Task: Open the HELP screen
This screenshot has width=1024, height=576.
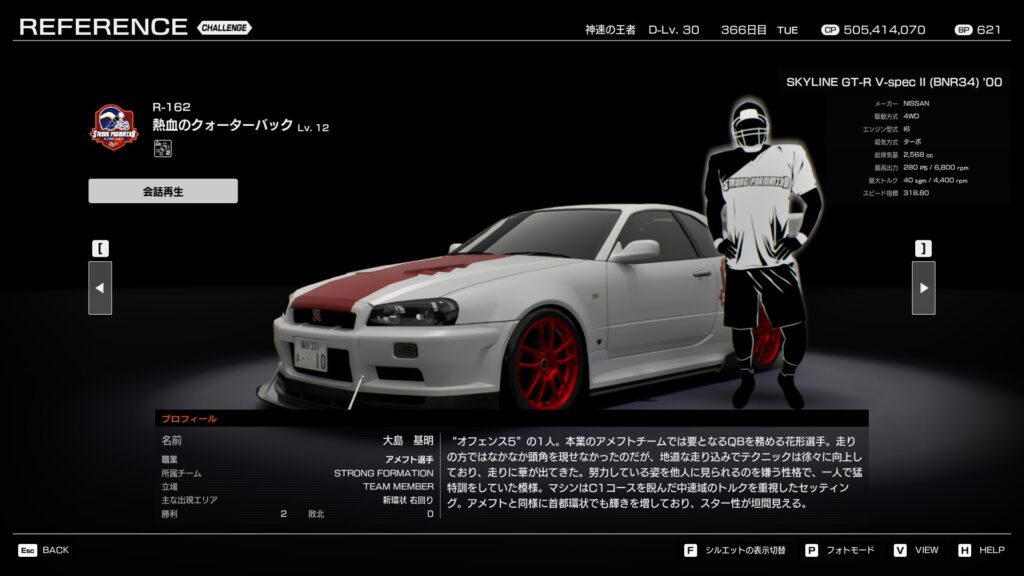Action: [x=981, y=550]
